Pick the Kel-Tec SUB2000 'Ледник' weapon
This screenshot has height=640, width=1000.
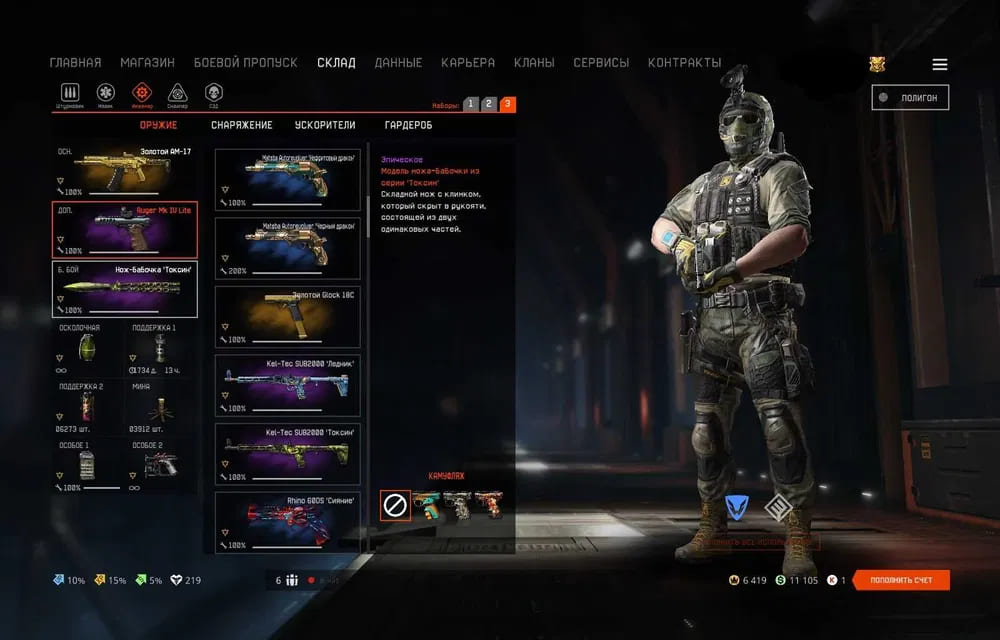(x=288, y=385)
